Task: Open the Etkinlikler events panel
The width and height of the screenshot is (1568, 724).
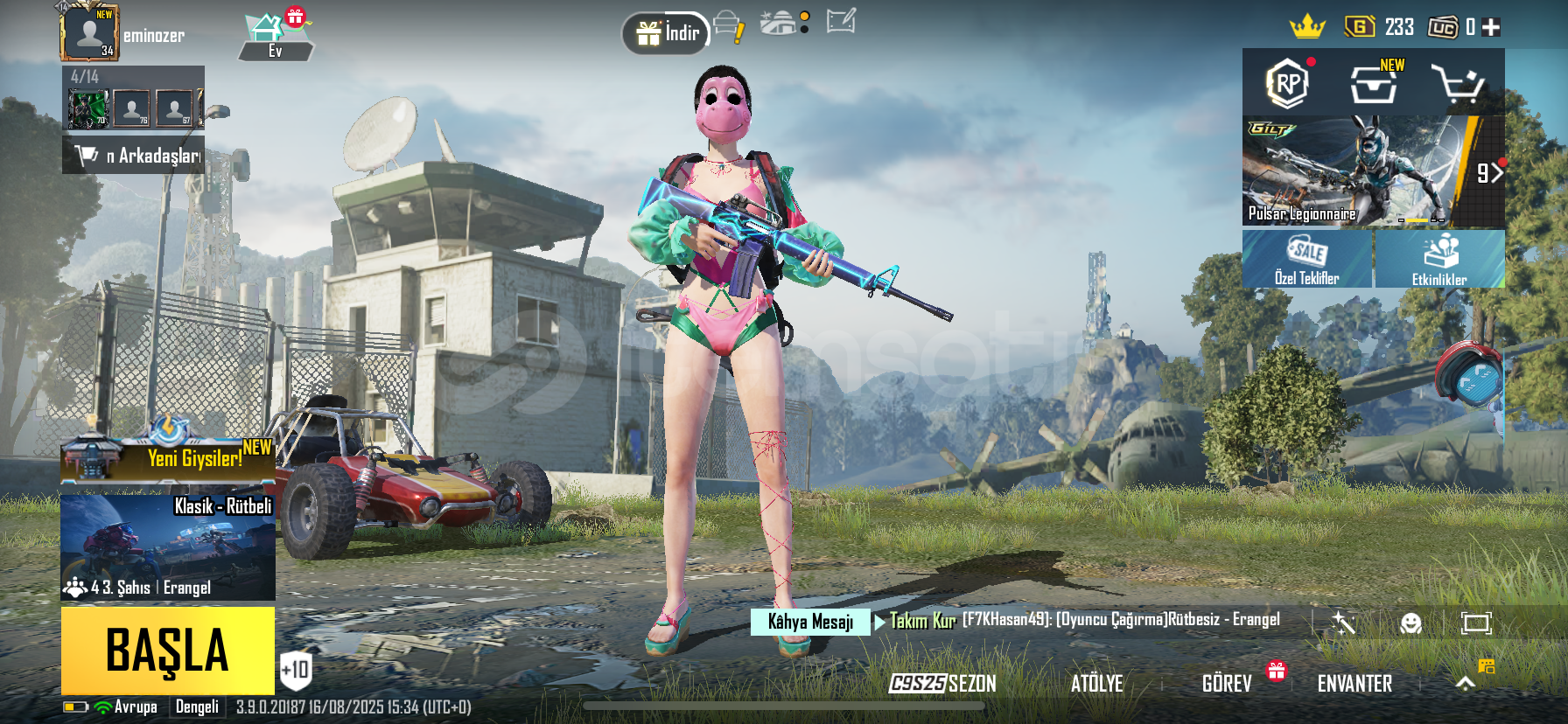Action: [x=1439, y=260]
